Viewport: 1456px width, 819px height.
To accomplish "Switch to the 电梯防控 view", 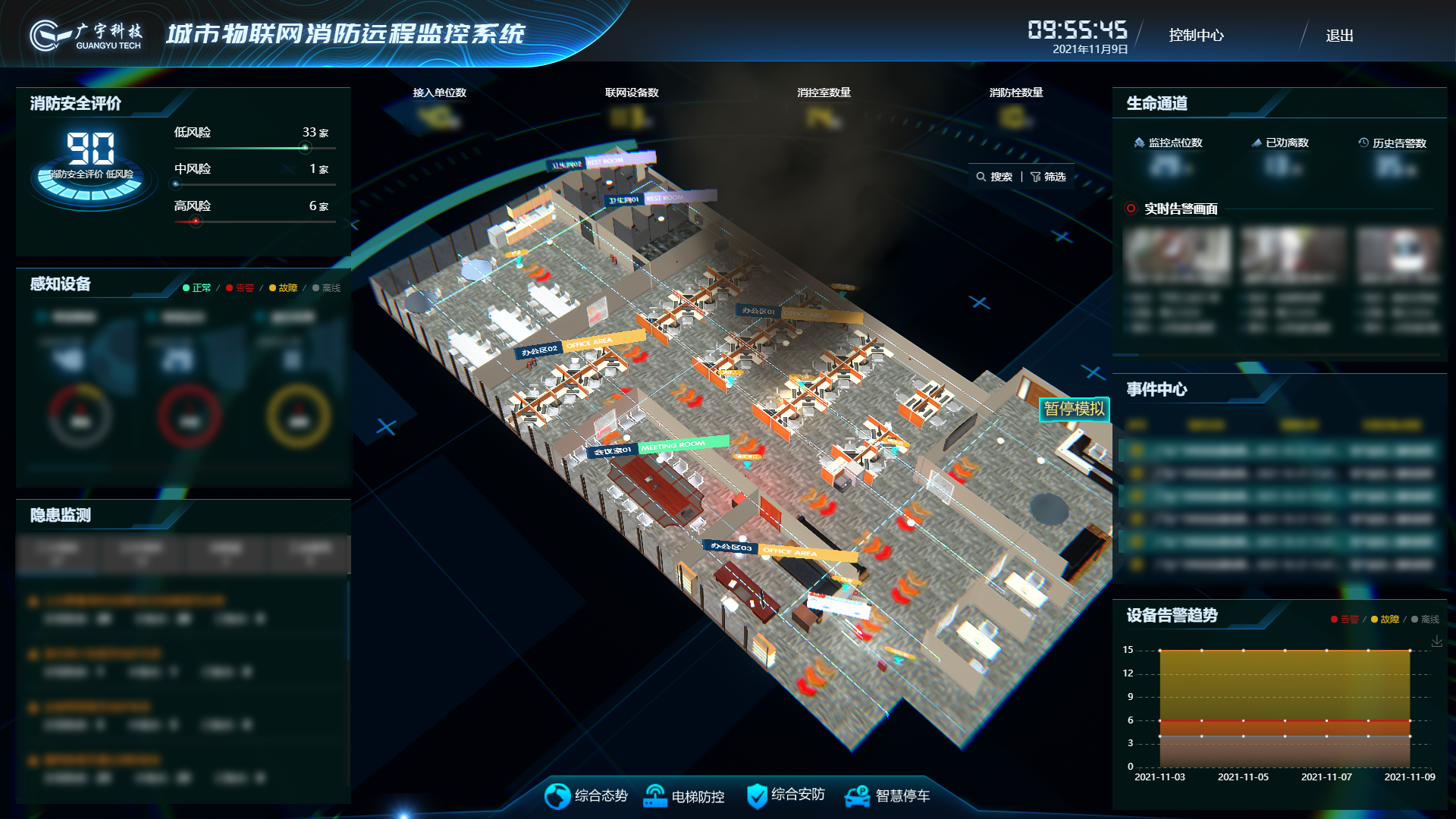I will [x=684, y=796].
